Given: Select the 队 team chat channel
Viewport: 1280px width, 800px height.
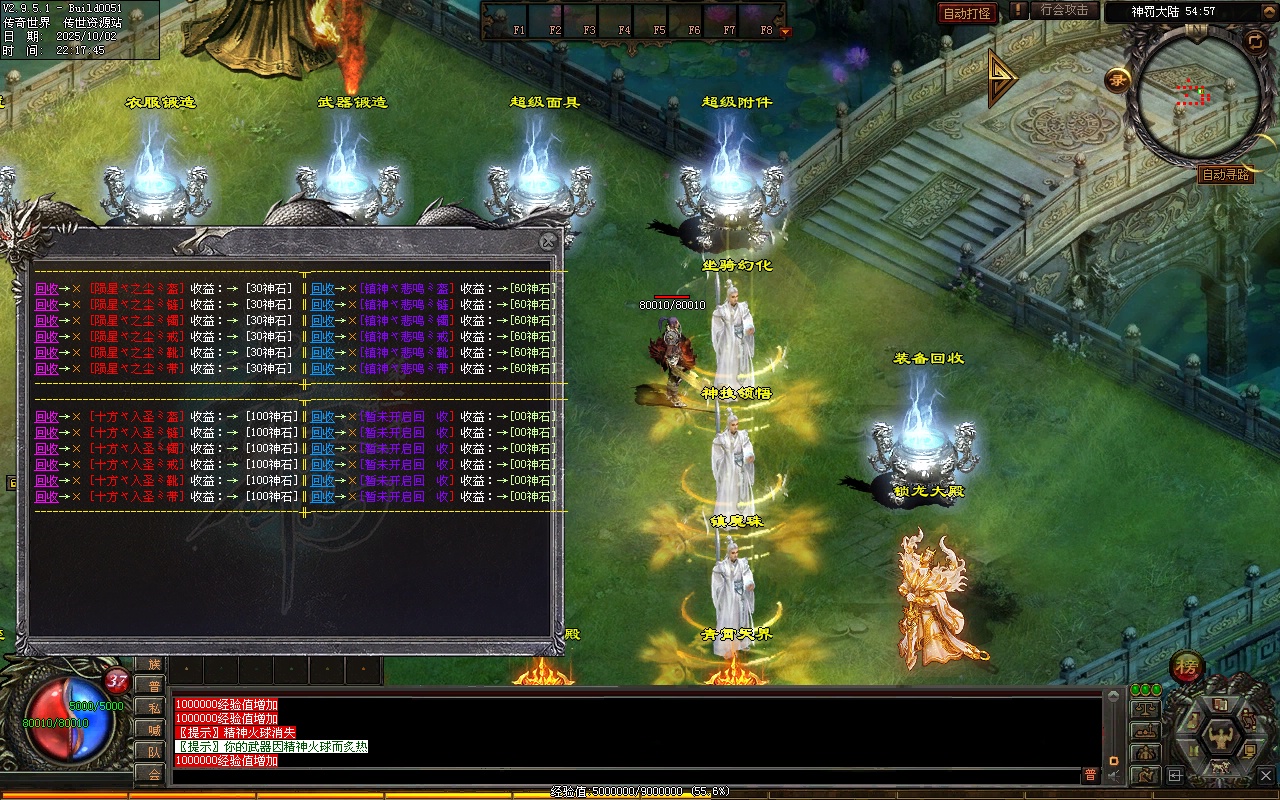Looking at the screenshot, I should point(154,752).
